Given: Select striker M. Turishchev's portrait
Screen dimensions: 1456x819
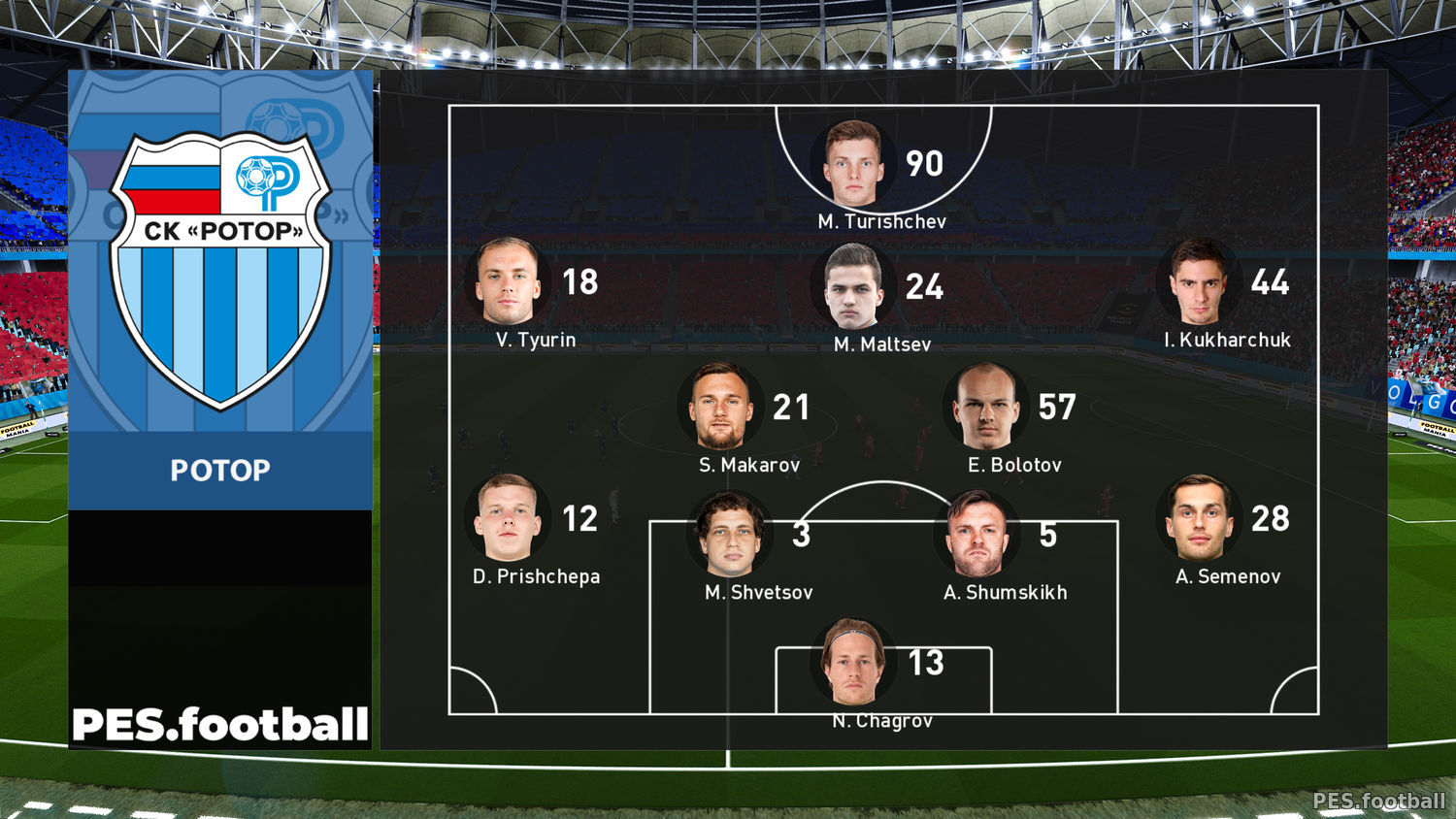Looking at the screenshot, I should click(x=853, y=163).
